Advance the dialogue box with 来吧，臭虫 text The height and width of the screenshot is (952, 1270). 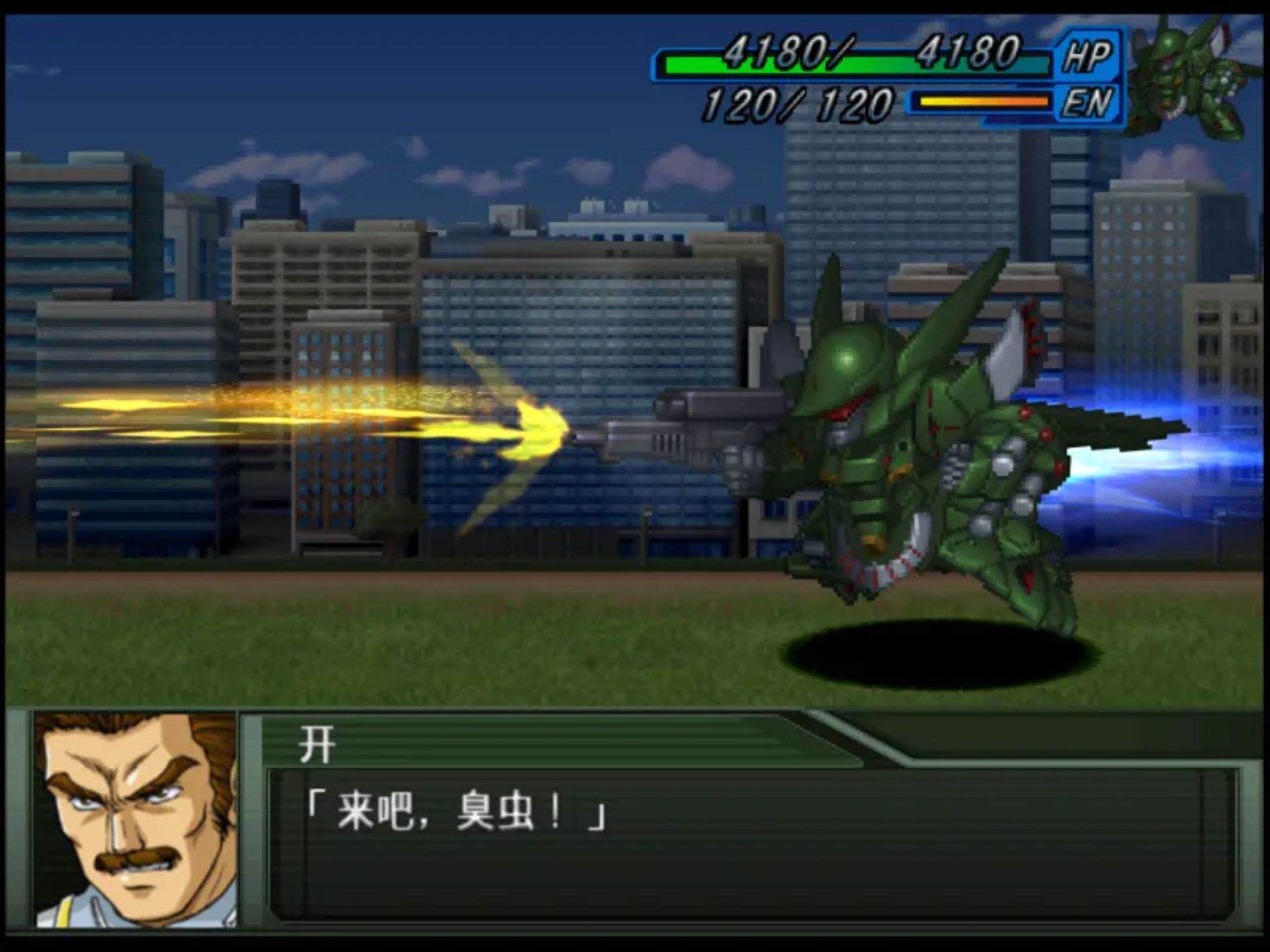click(x=751, y=843)
